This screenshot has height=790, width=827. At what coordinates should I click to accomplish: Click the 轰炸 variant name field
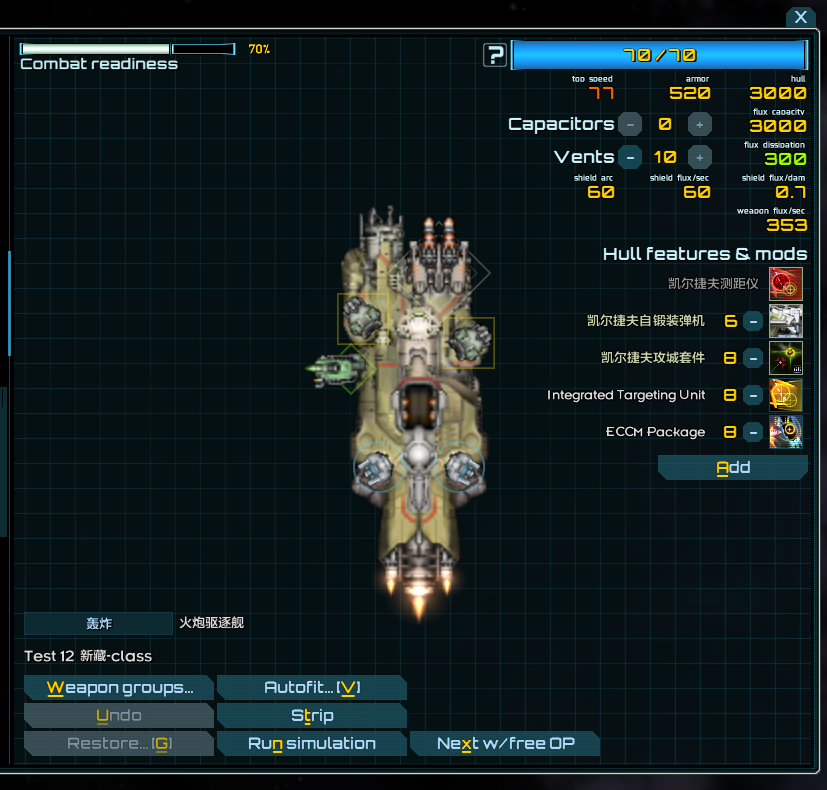(98, 623)
